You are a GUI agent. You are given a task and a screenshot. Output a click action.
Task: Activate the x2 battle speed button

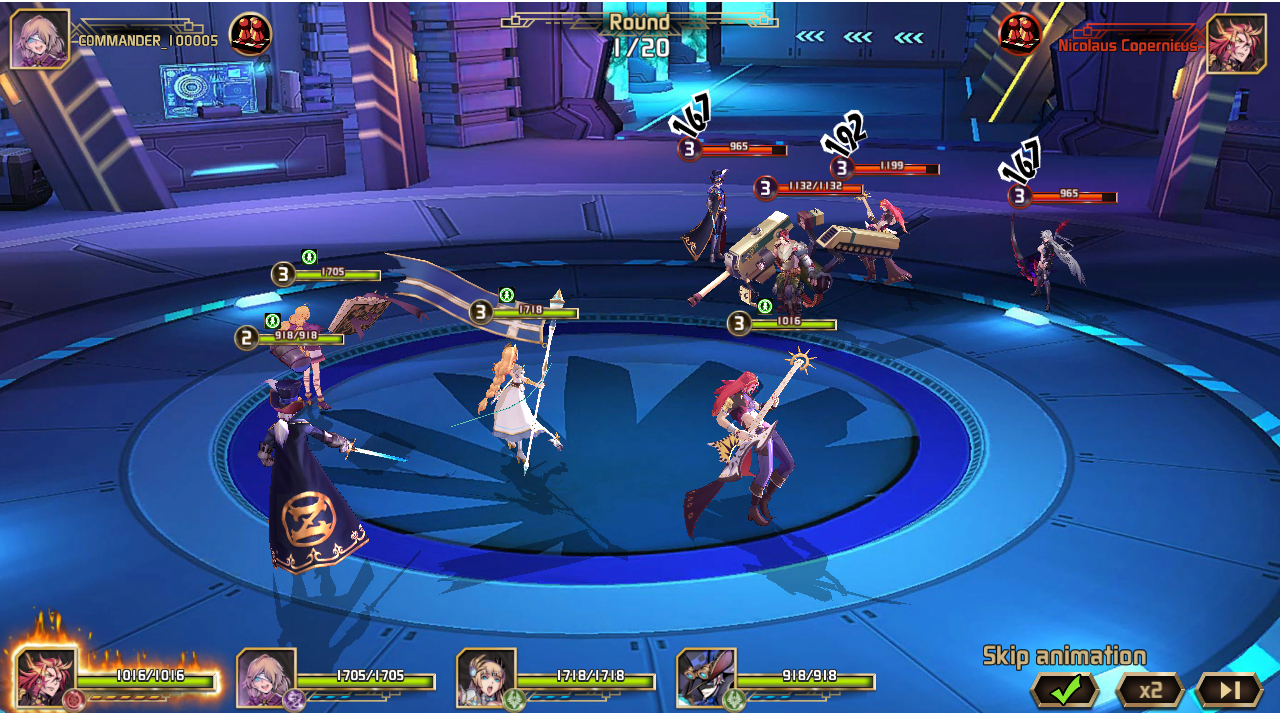tap(1149, 689)
